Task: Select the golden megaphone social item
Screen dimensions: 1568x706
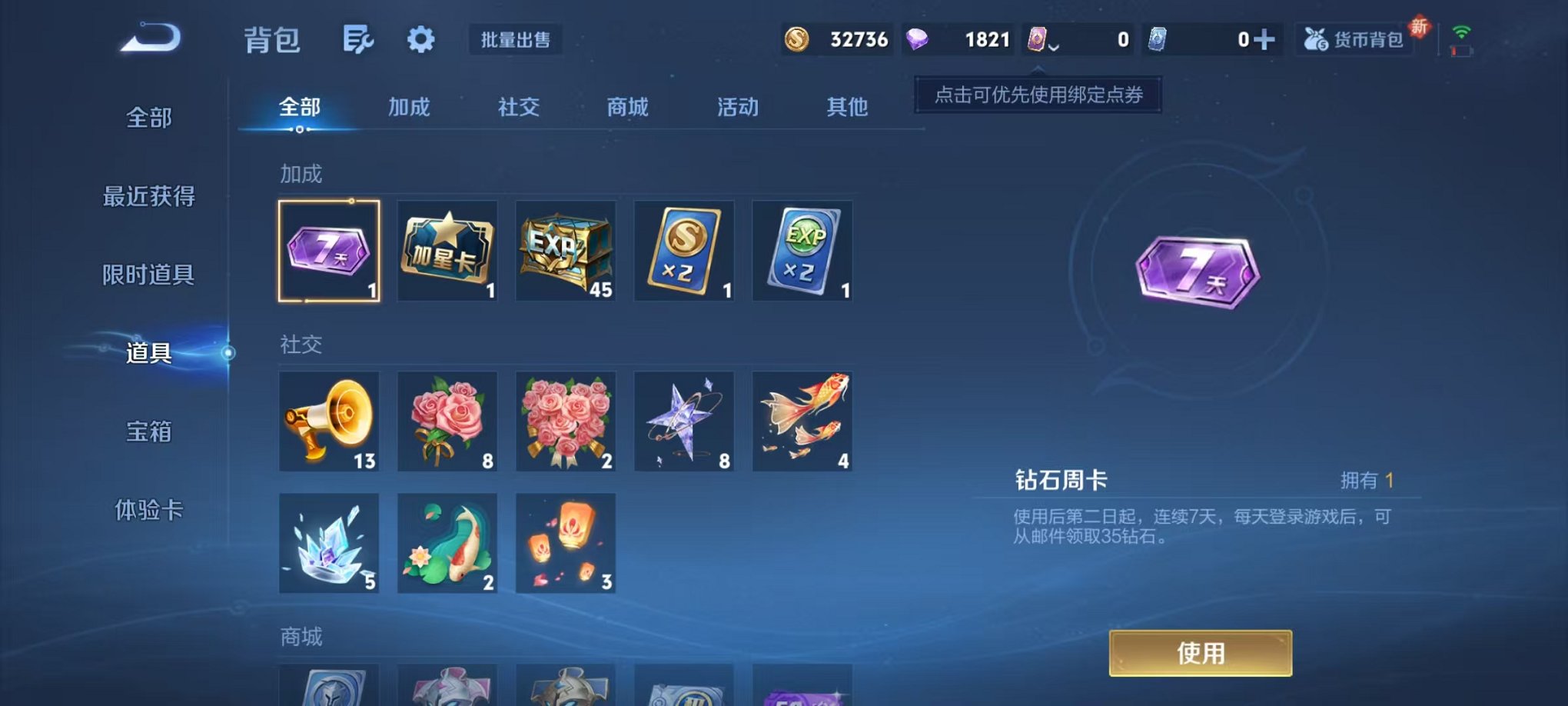Action: click(x=329, y=421)
